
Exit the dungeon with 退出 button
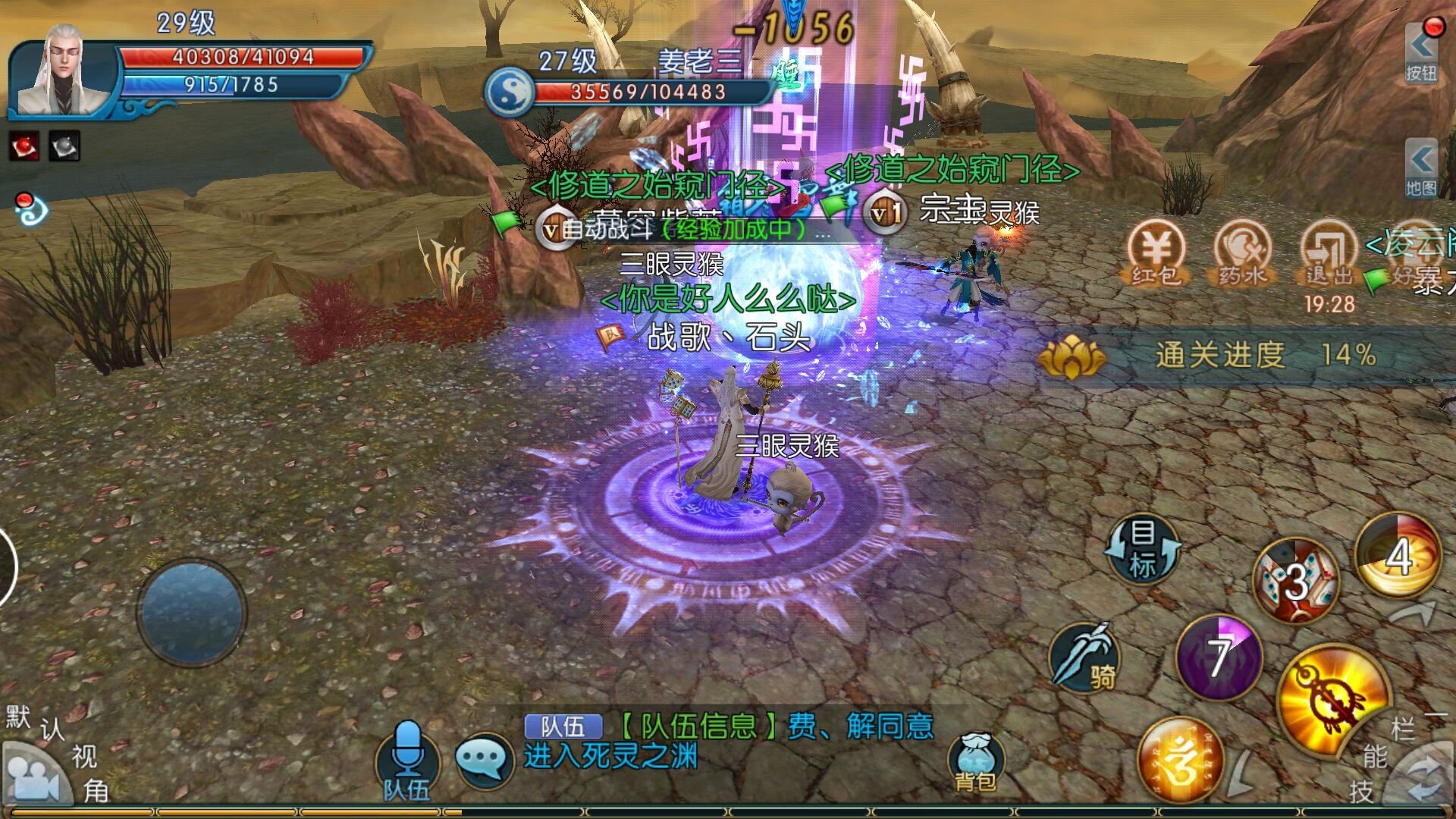pyautogui.click(x=1329, y=252)
